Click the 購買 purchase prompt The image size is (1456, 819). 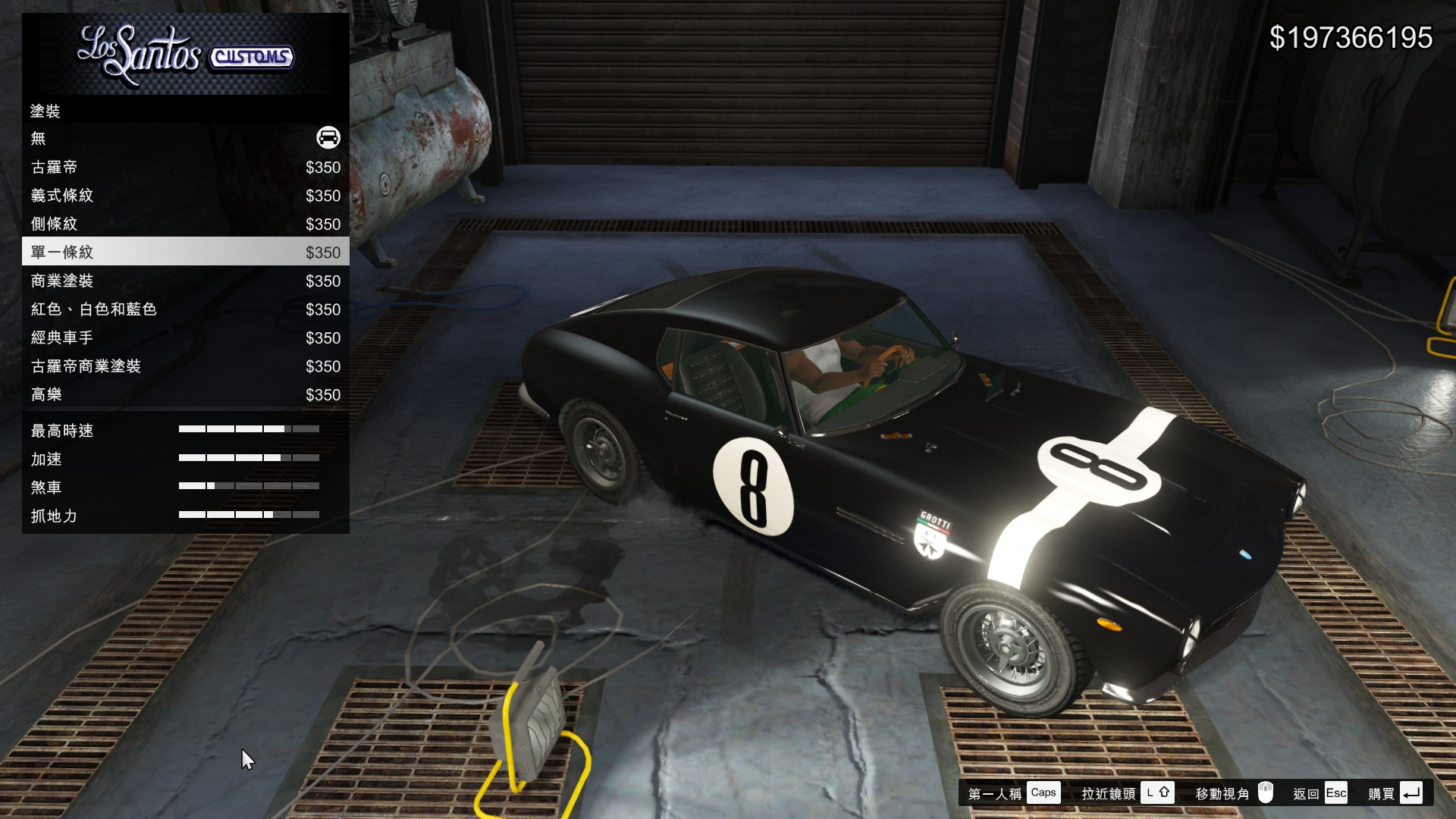[x=1395, y=793]
